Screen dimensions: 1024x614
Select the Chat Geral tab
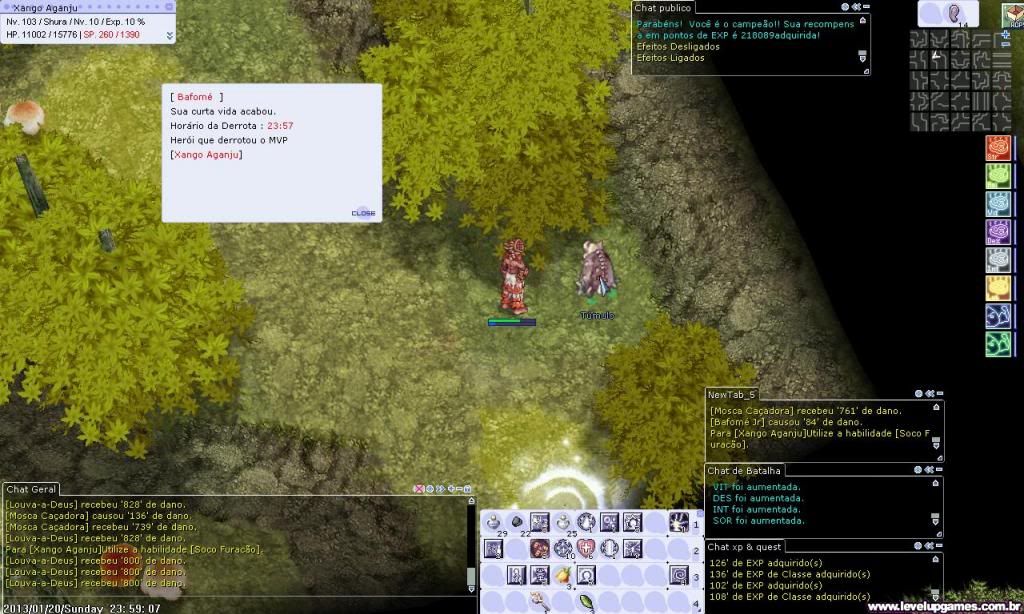coord(30,489)
